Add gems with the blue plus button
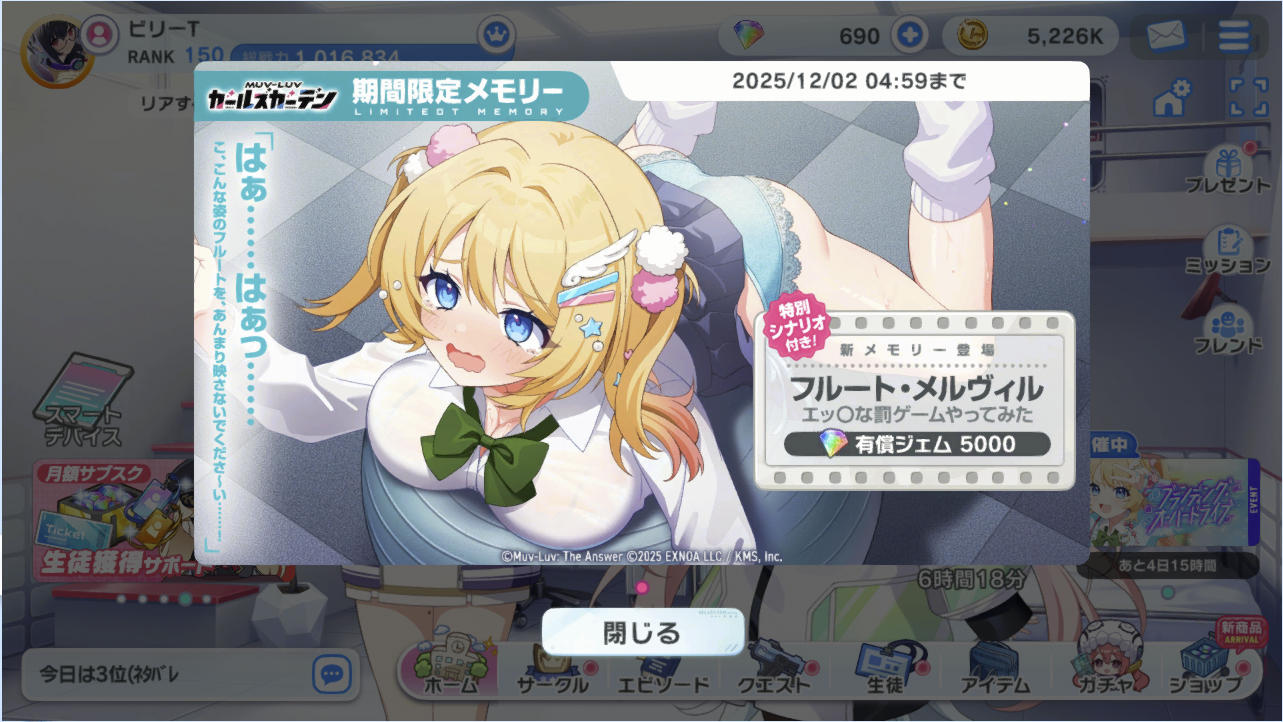 tap(909, 36)
